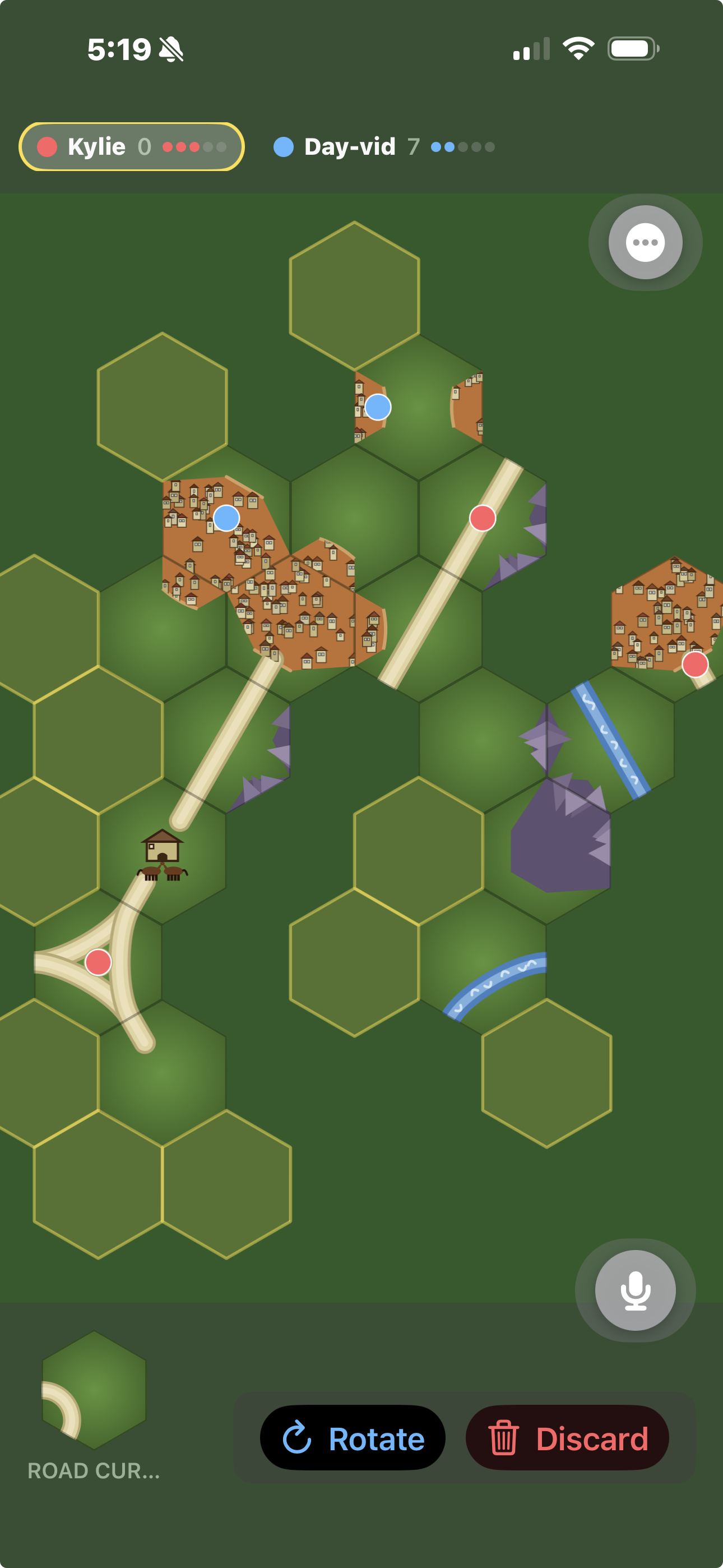Activate the microphone icon
The height and width of the screenshot is (1568, 723).
click(x=635, y=1290)
